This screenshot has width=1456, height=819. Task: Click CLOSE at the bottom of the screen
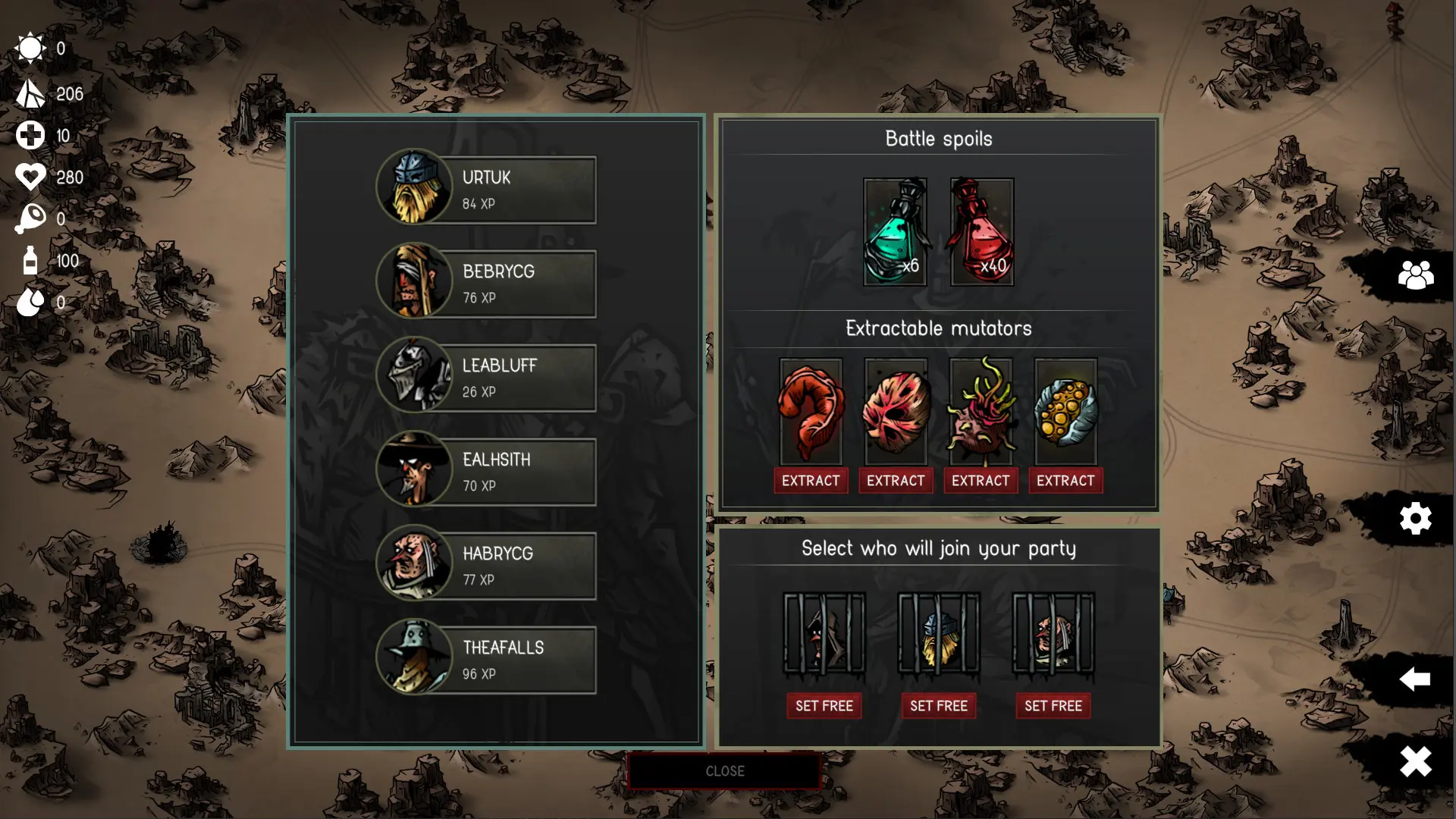[x=723, y=771]
